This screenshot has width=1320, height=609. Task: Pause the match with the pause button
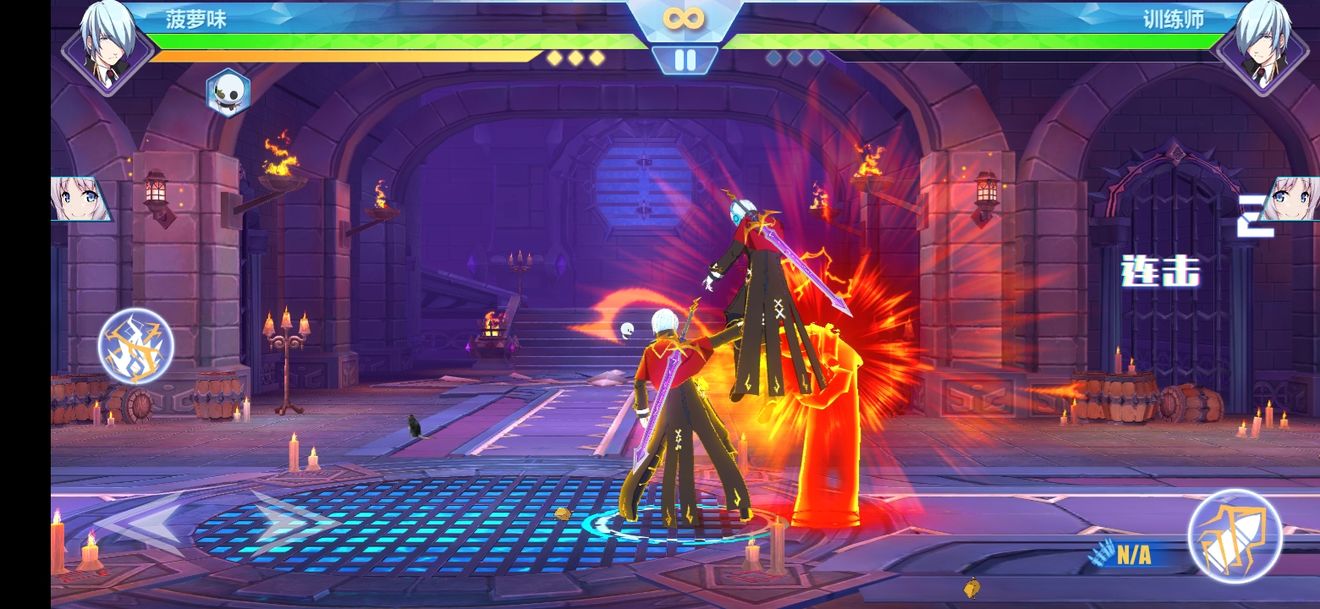tap(685, 60)
